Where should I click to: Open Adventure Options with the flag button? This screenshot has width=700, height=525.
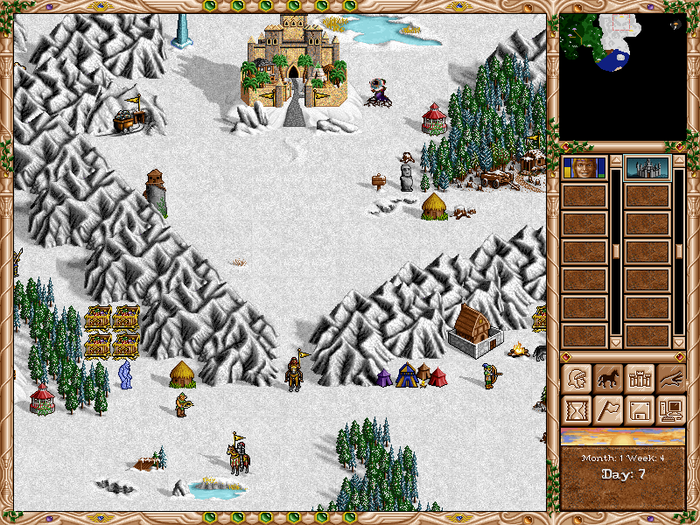point(608,409)
